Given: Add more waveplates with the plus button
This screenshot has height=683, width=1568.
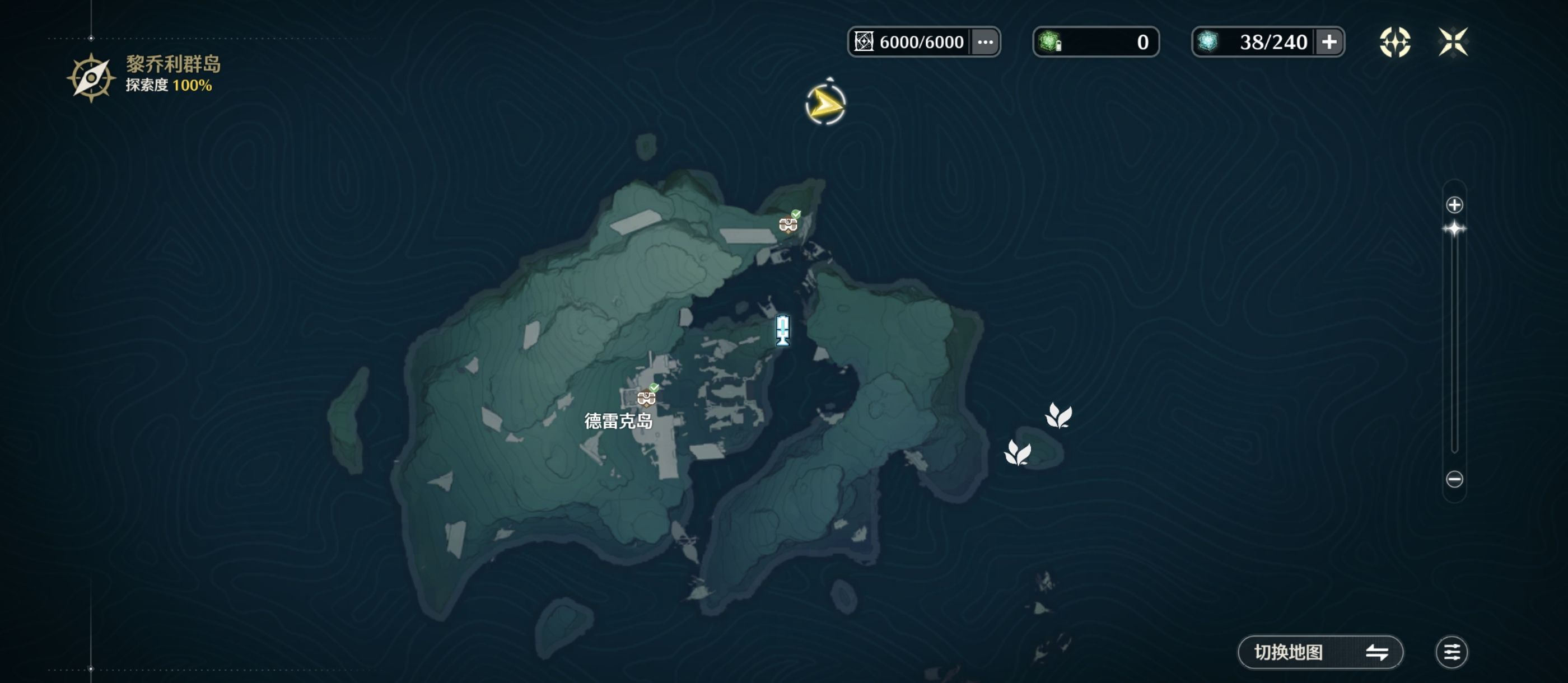Looking at the screenshot, I should click(x=1329, y=42).
